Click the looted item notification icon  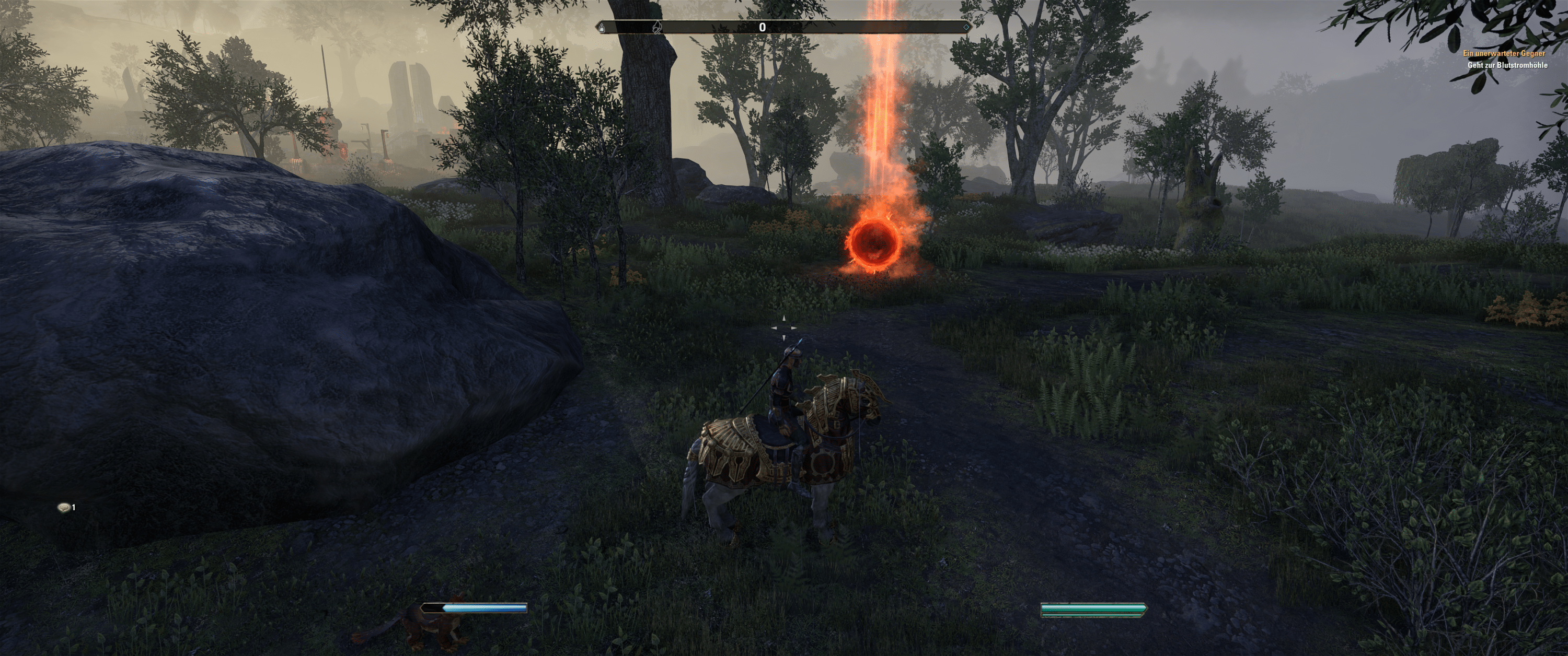pyautogui.click(x=63, y=507)
